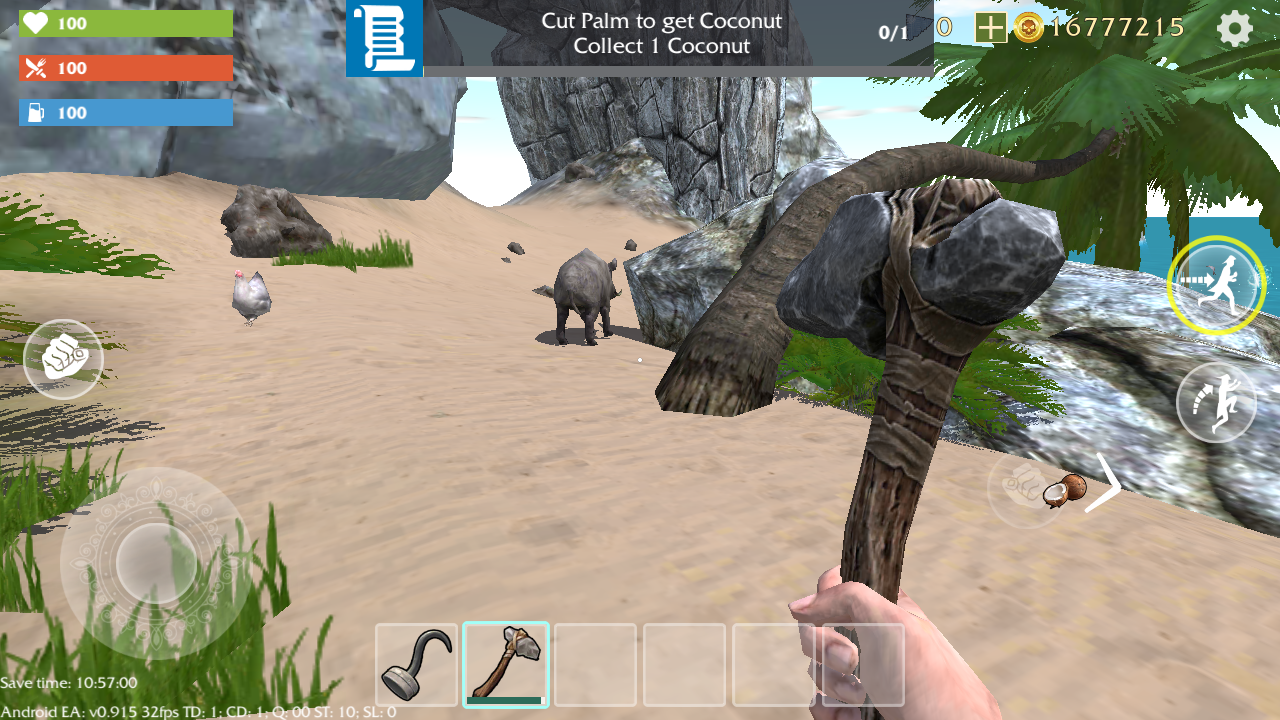The width and height of the screenshot is (1280, 720).
Task: Tap the virtual movement joystick
Action: point(157,563)
